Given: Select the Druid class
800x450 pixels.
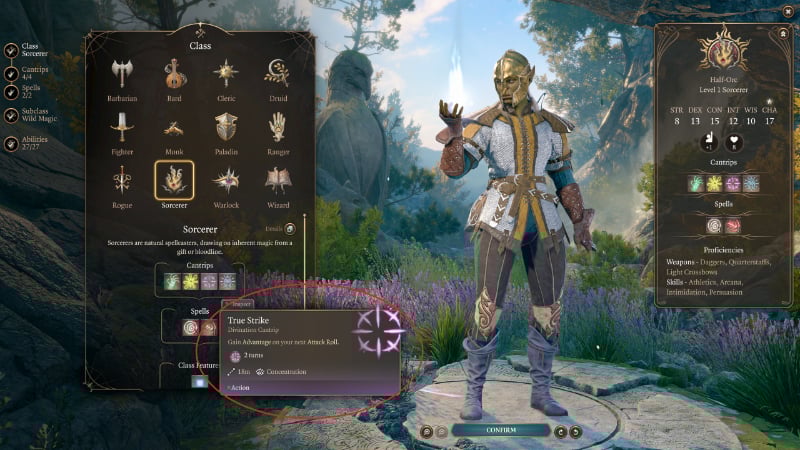Looking at the screenshot, I should point(277,75).
